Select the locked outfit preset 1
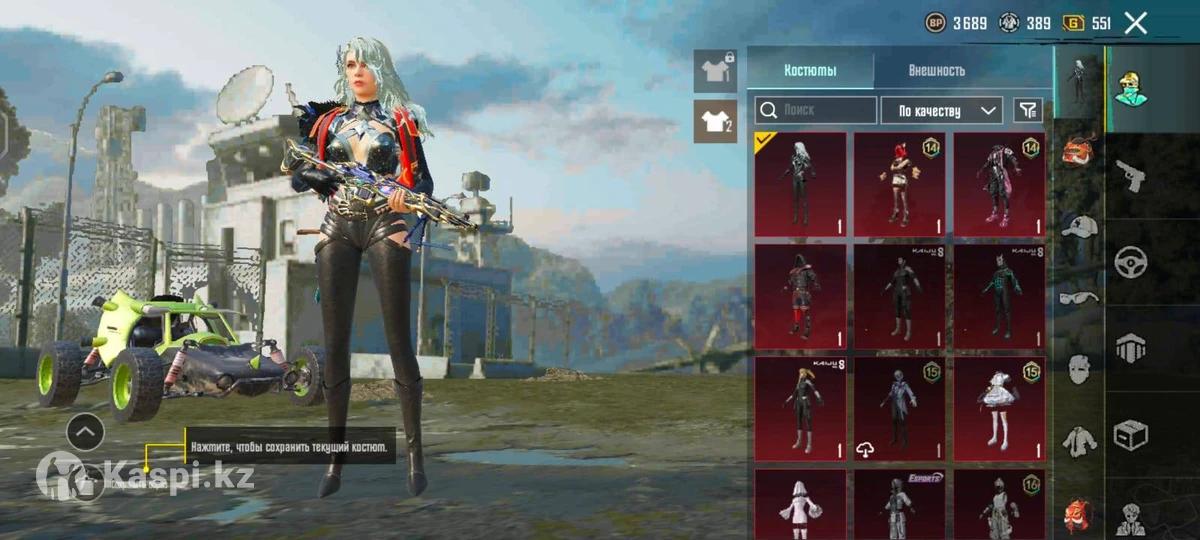The width and height of the screenshot is (1200, 540). pyautogui.click(x=715, y=71)
